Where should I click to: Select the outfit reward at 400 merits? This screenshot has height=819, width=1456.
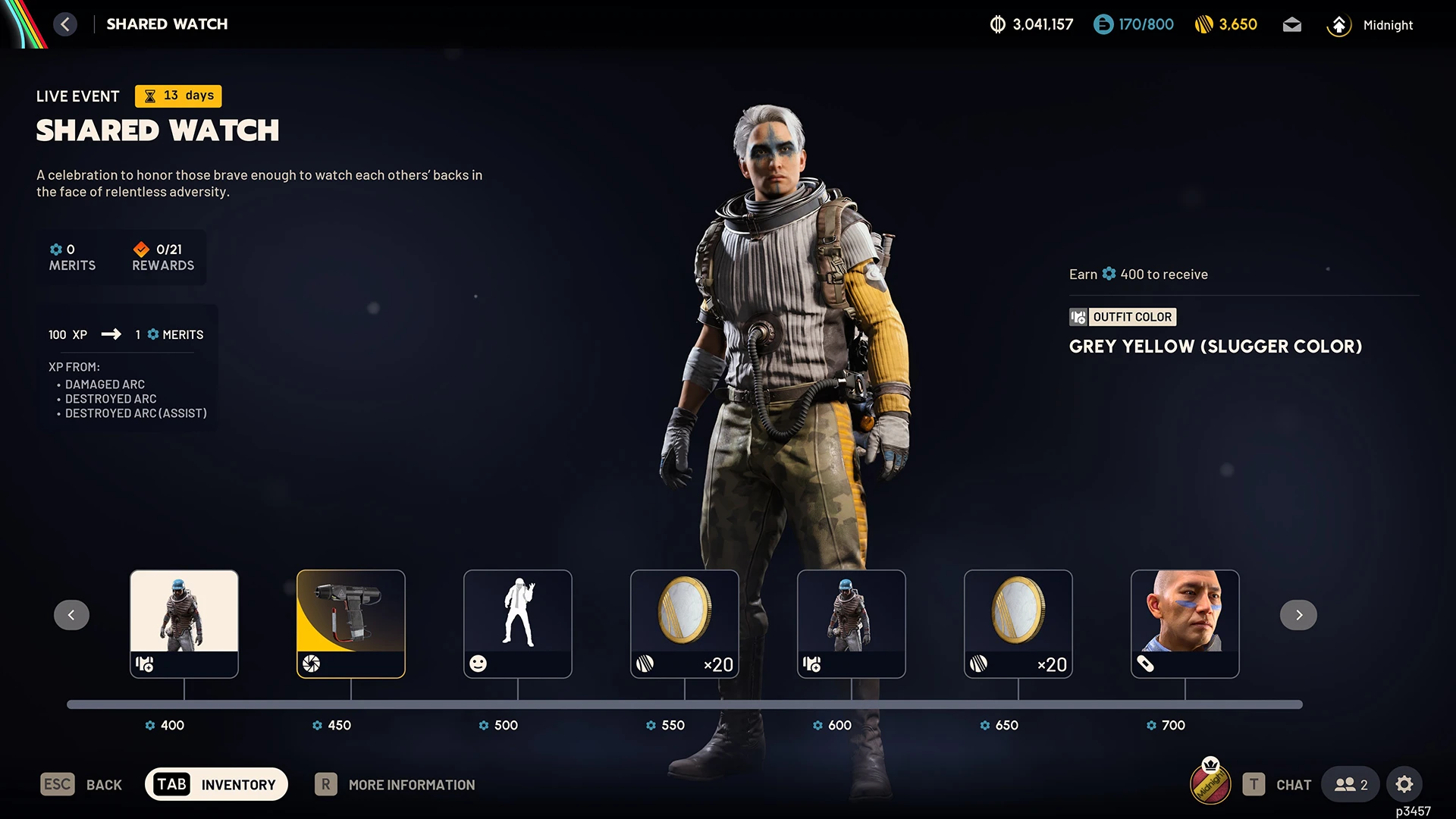coord(184,623)
